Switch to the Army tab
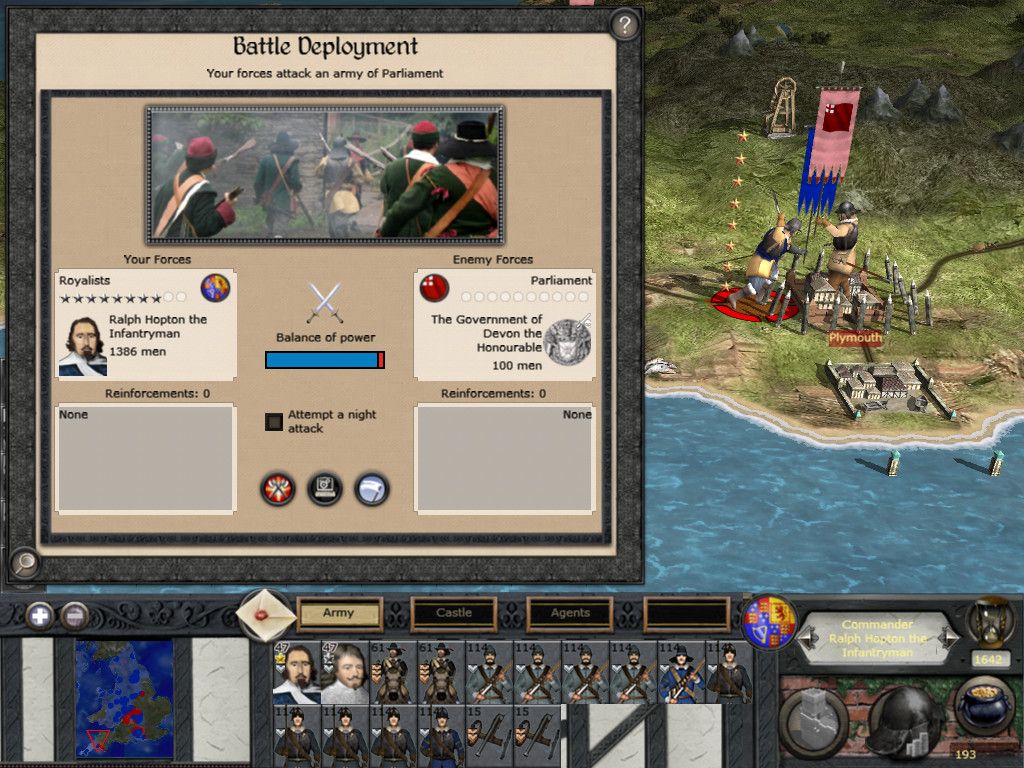 (339, 613)
